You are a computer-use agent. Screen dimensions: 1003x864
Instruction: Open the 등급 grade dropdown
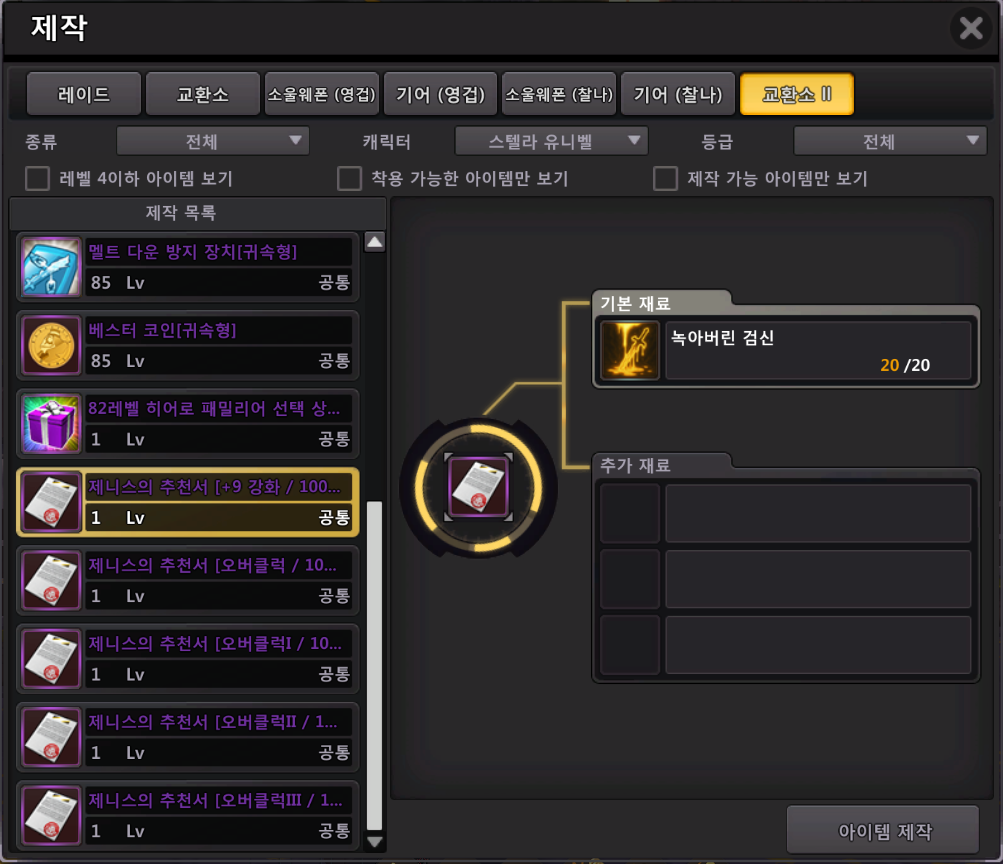coord(890,141)
